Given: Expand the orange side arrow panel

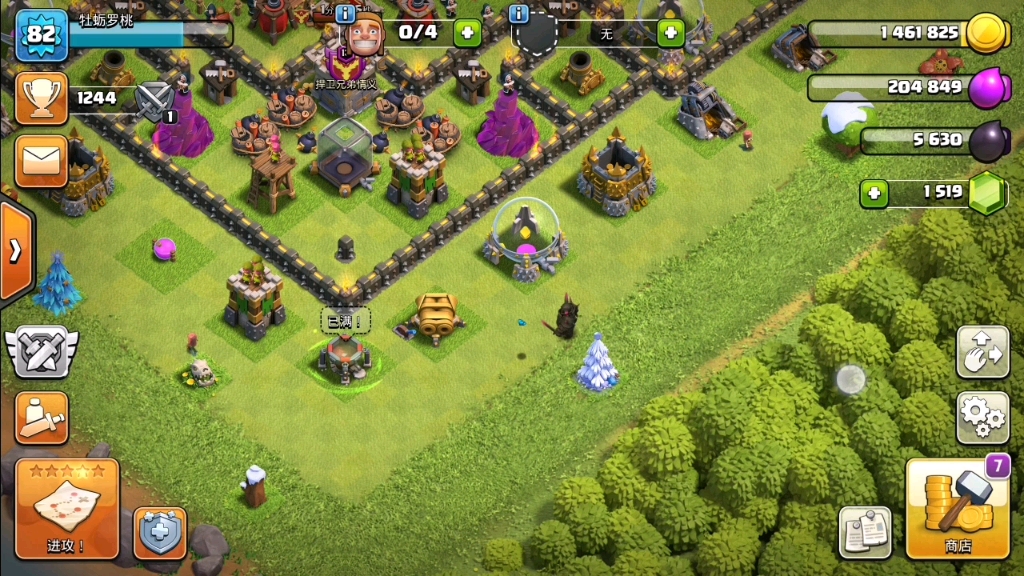Looking at the screenshot, I should pyautogui.click(x=15, y=250).
